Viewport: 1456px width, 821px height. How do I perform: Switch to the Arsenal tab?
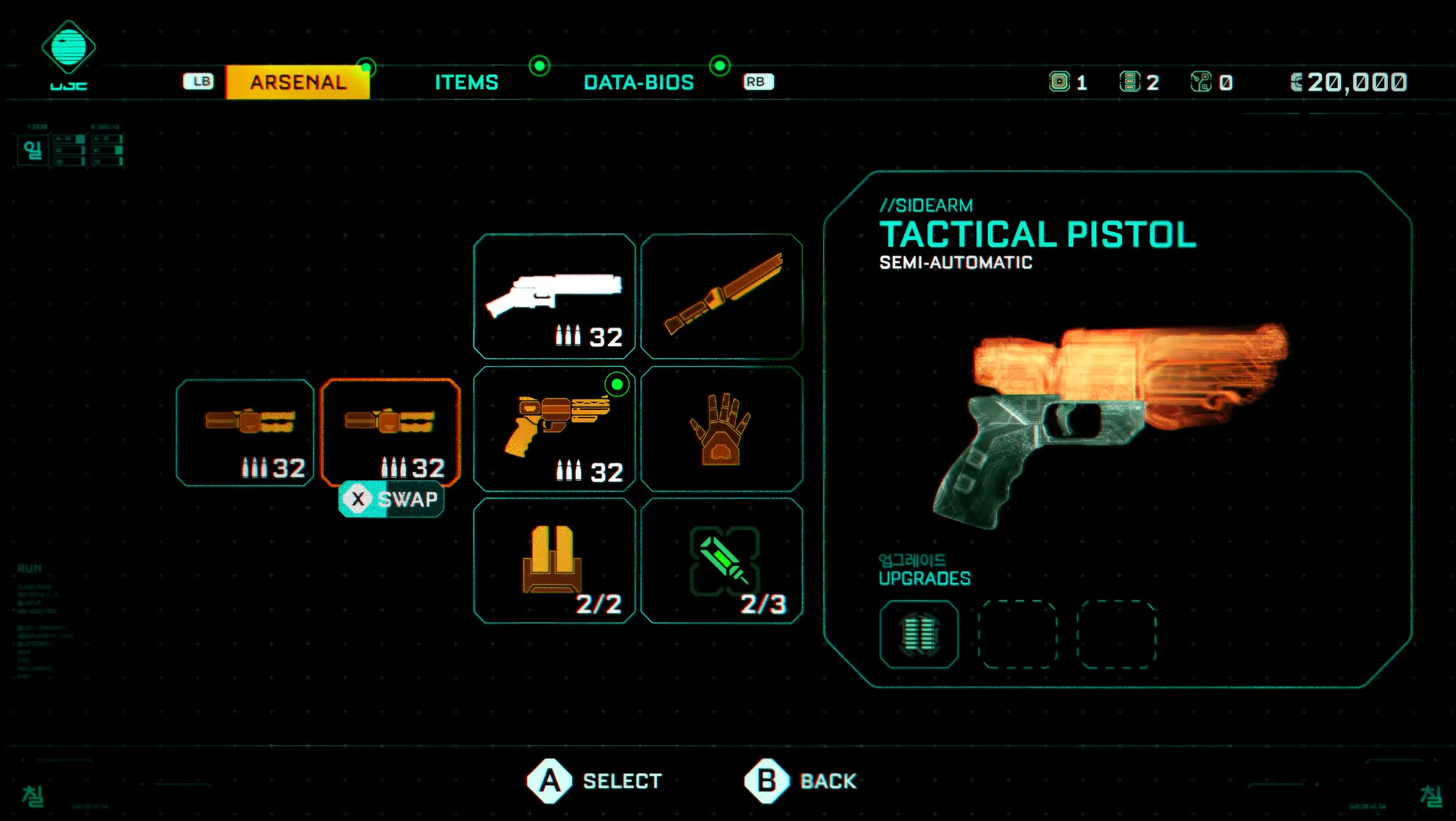pyautogui.click(x=298, y=82)
